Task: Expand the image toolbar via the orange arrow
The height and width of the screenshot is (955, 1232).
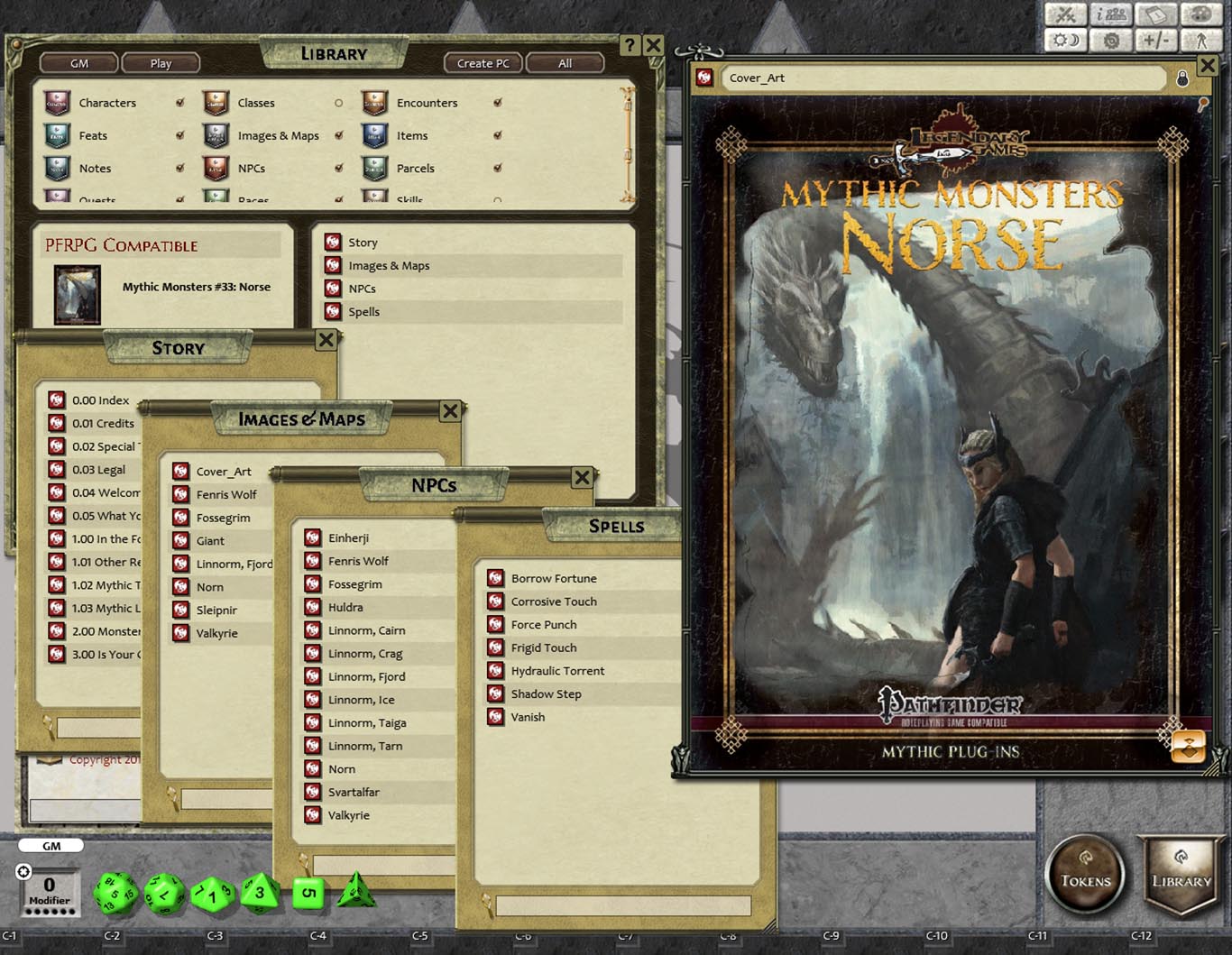Action: (x=1189, y=746)
